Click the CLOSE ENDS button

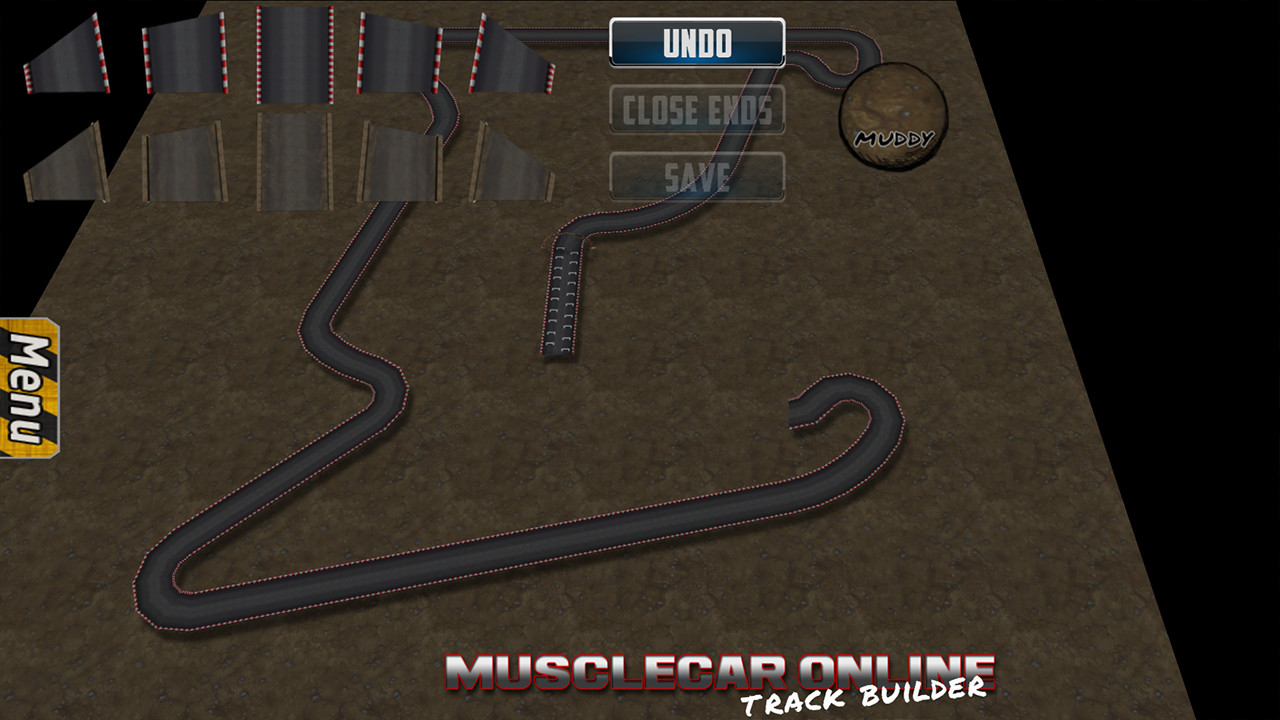click(697, 110)
